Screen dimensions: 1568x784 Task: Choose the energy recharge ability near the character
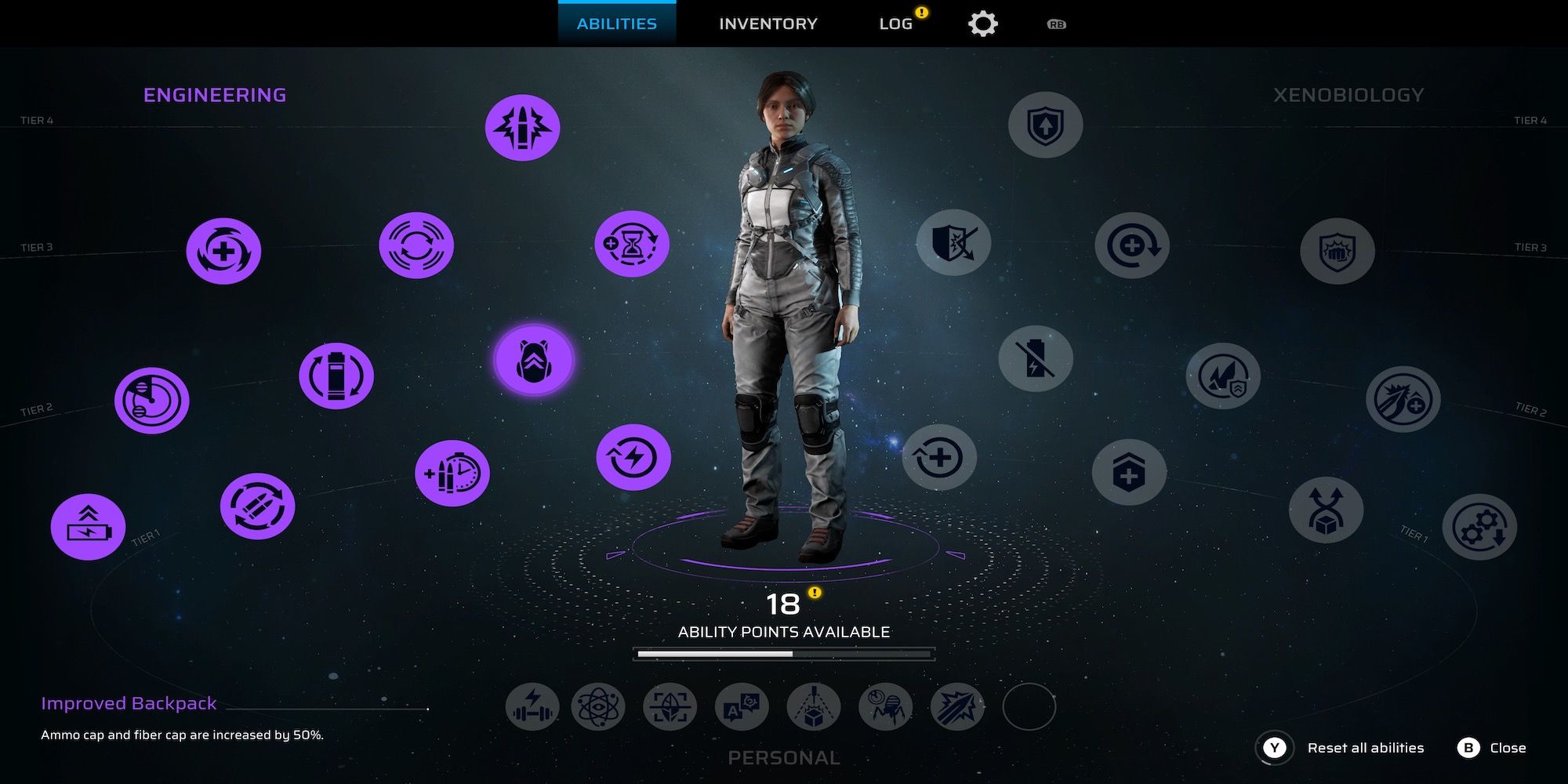pos(633,457)
